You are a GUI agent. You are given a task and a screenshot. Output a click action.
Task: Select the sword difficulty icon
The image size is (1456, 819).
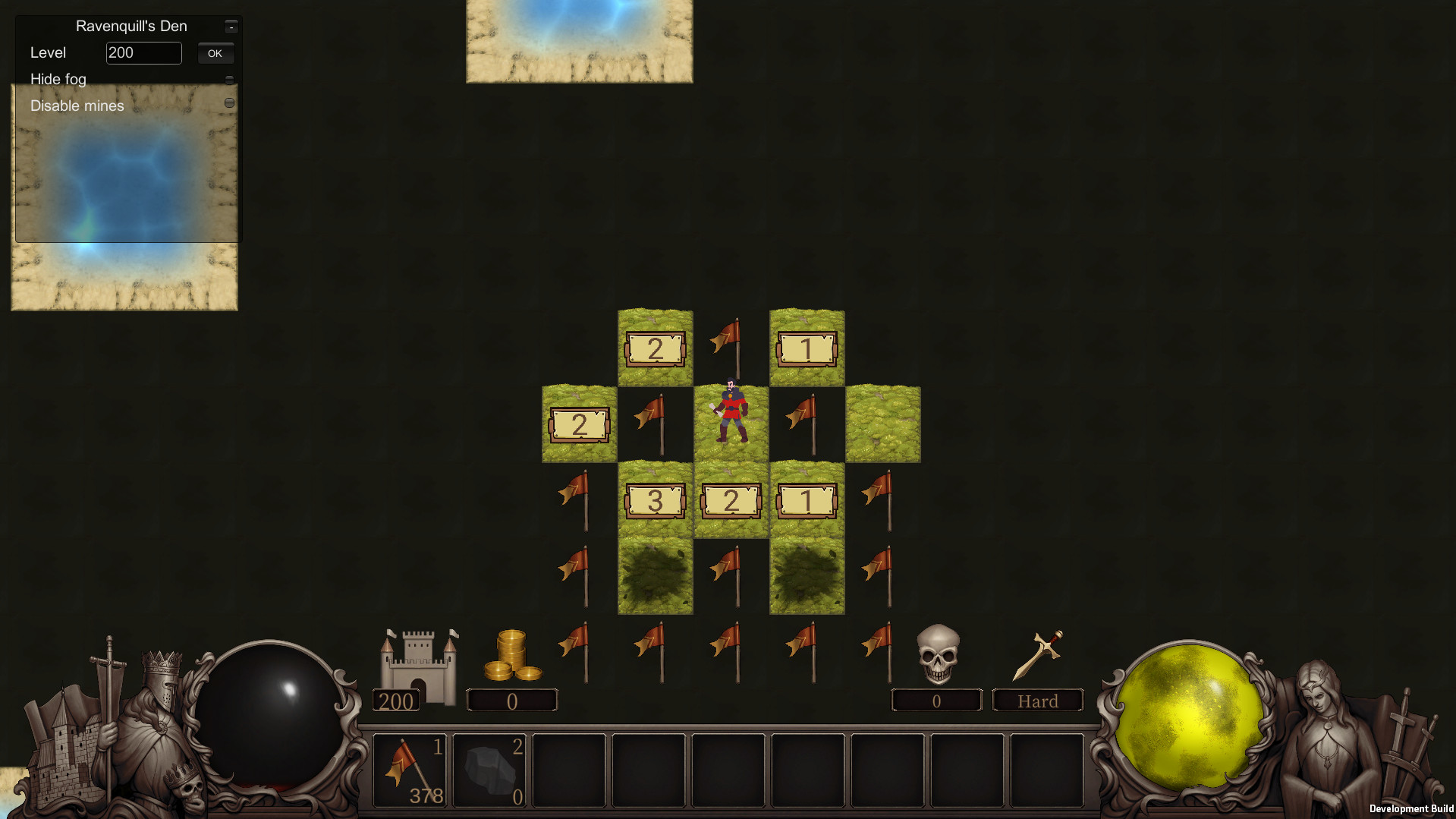[x=1040, y=653]
